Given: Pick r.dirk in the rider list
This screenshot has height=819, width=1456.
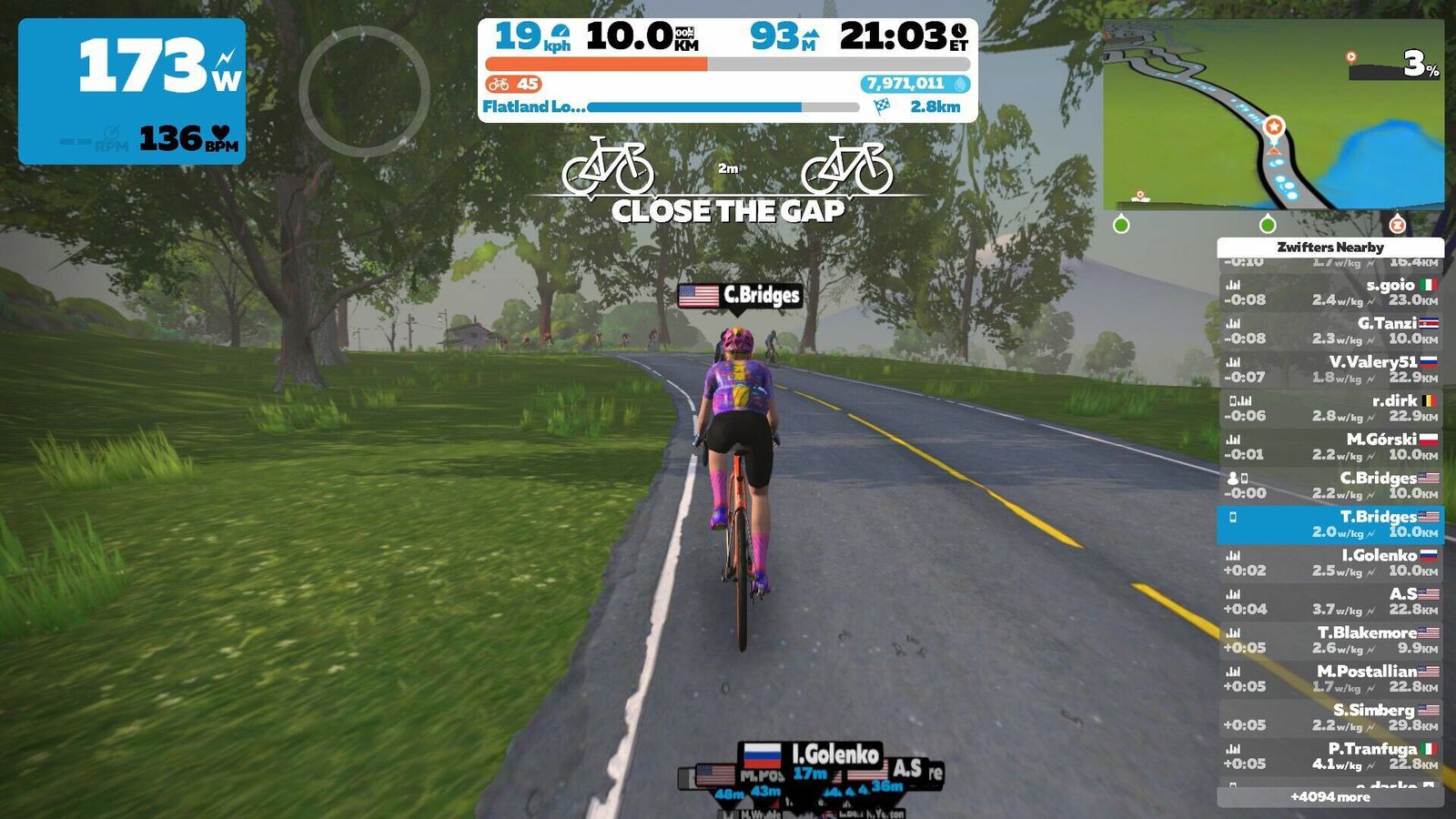Looking at the screenshot, I should tap(1330, 409).
